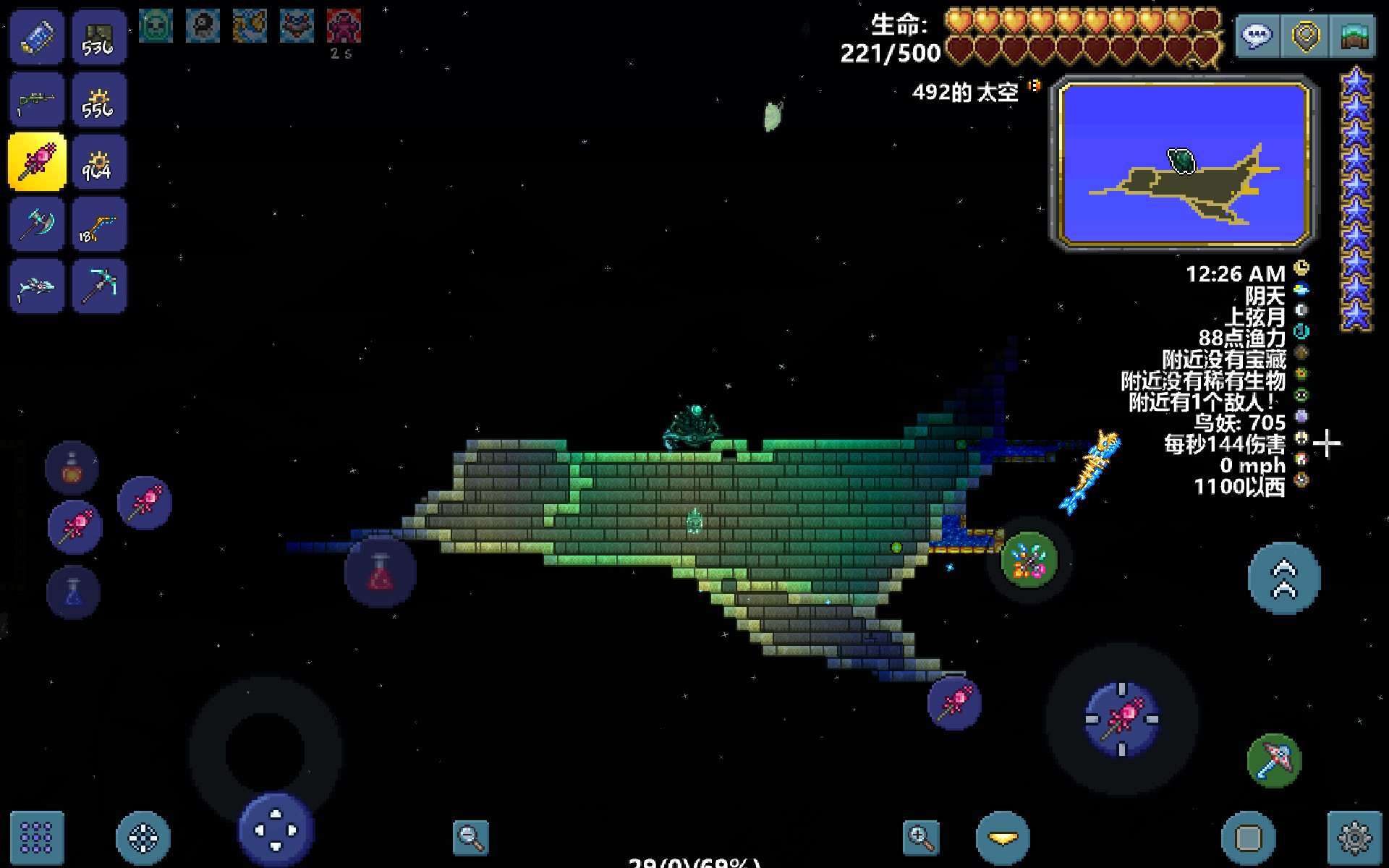The image size is (1389, 868).
Task: Zoom in with the magnifier plus
Action: point(921,838)
